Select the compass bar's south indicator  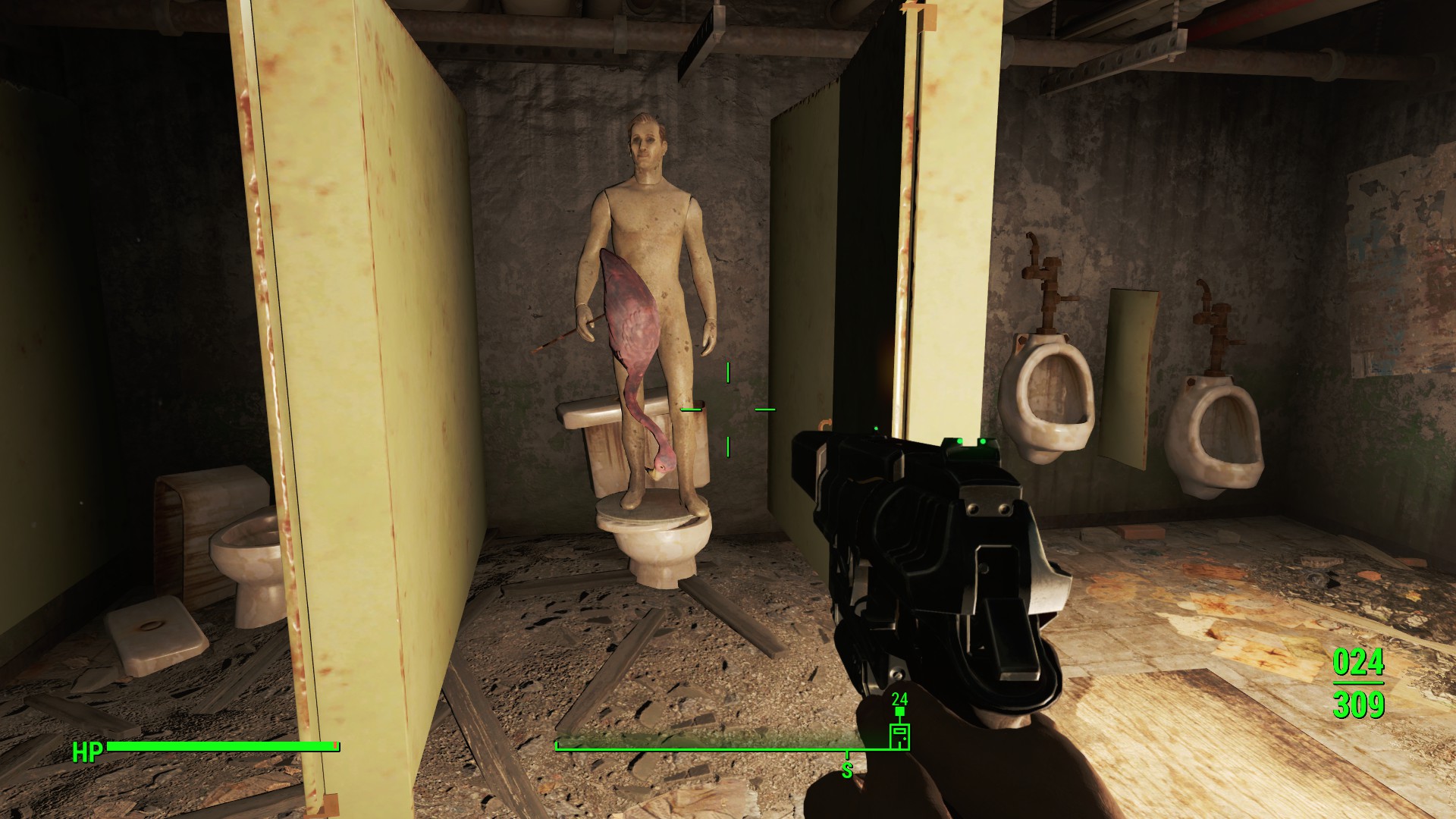(x=847, y=770)
